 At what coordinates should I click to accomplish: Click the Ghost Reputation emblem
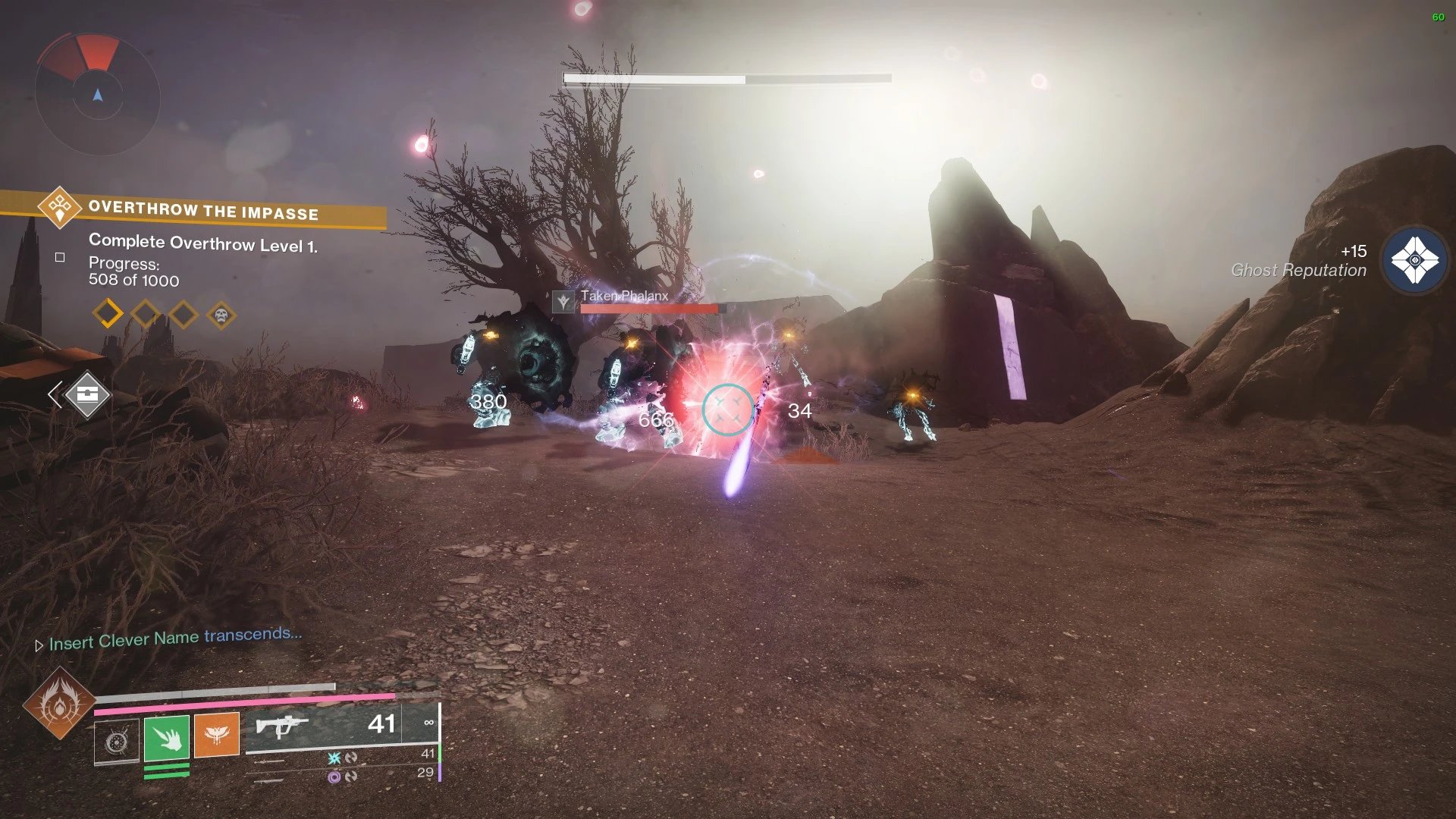tap(1414, 260)
